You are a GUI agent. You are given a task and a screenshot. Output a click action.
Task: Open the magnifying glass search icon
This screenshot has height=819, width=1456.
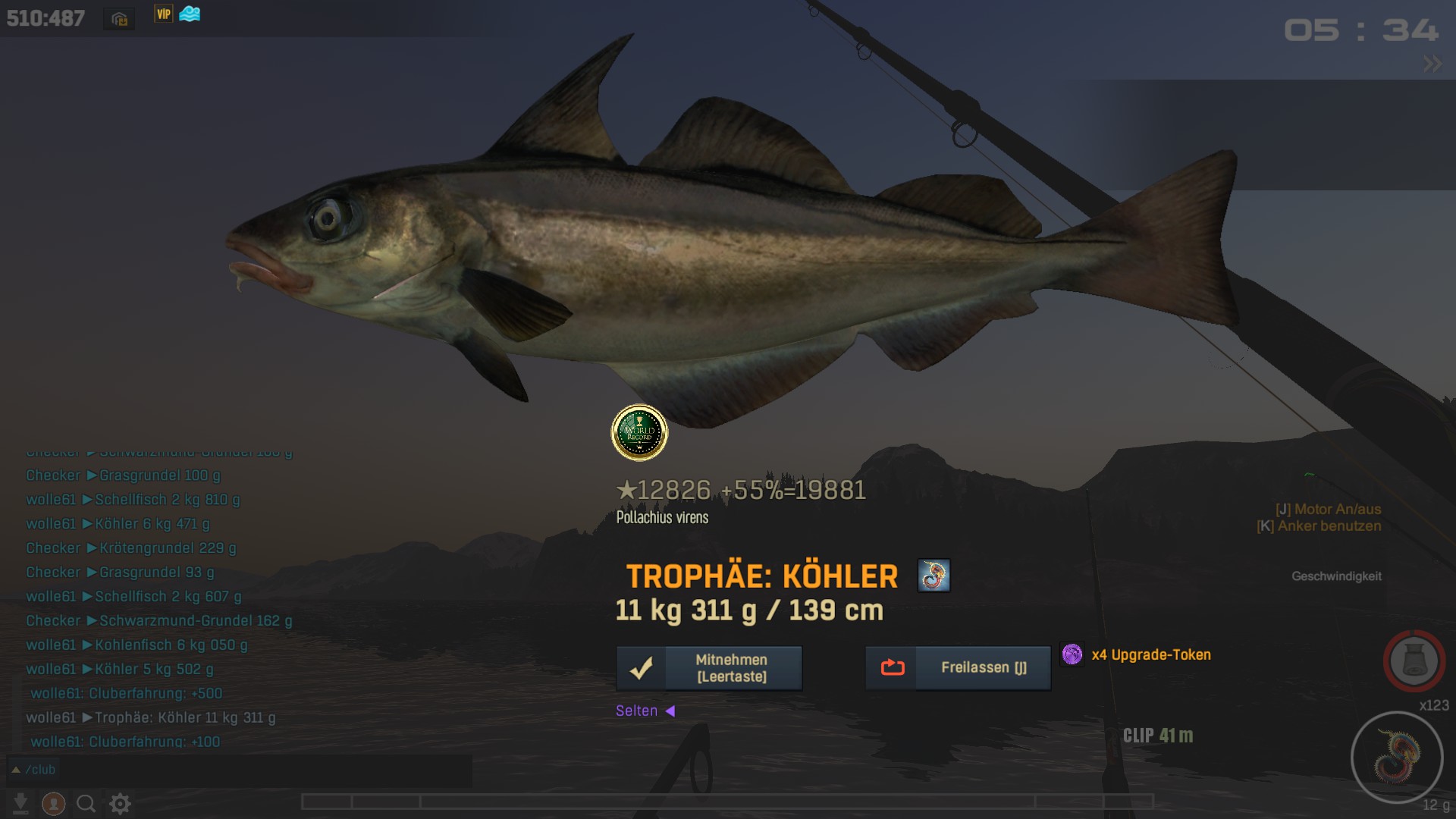[86, 803]
